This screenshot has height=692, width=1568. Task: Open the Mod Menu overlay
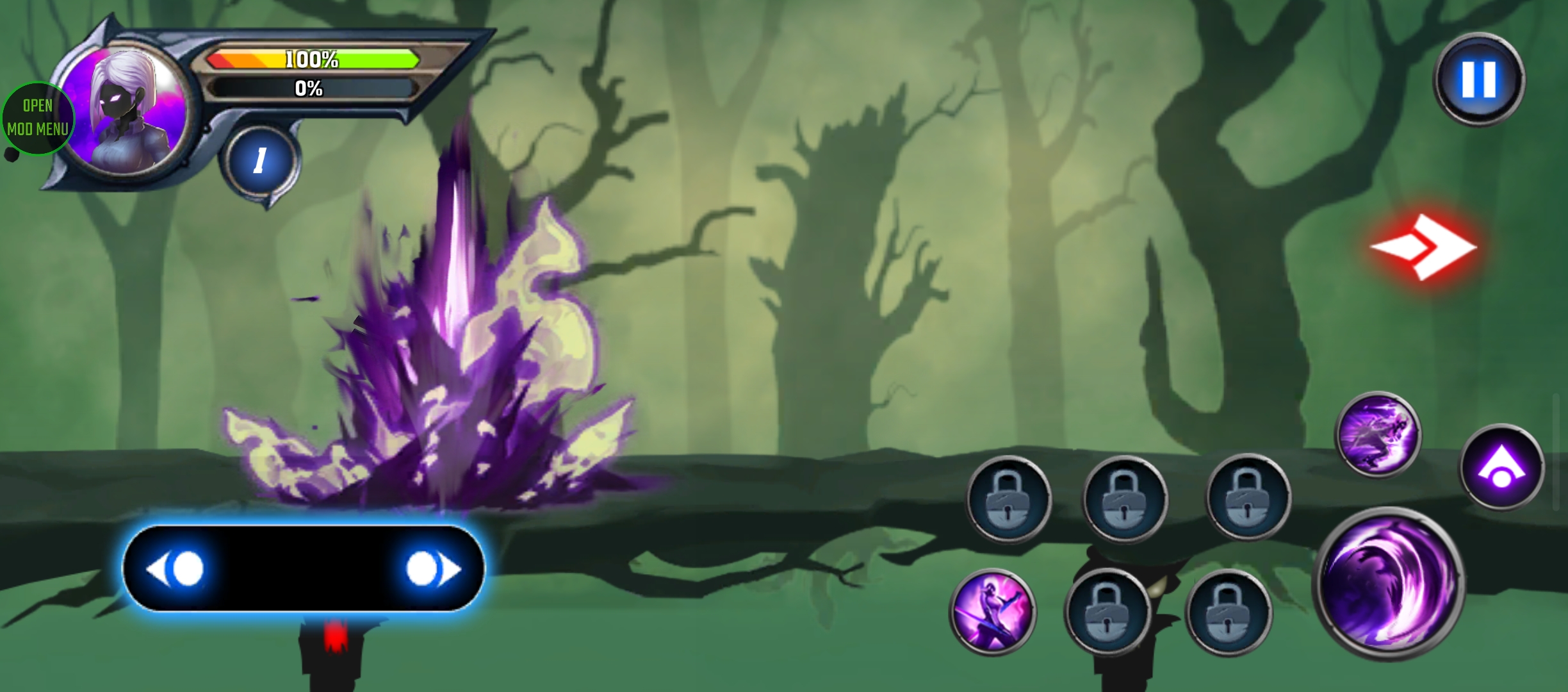(x=37, y=118)
